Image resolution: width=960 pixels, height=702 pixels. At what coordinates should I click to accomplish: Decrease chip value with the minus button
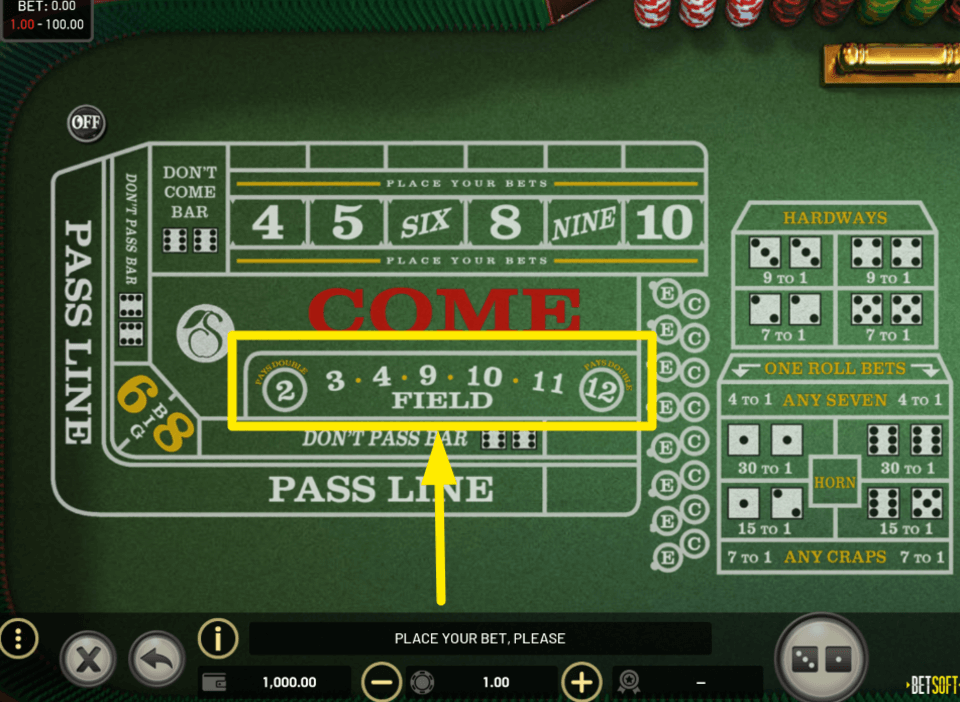[381, 682]
